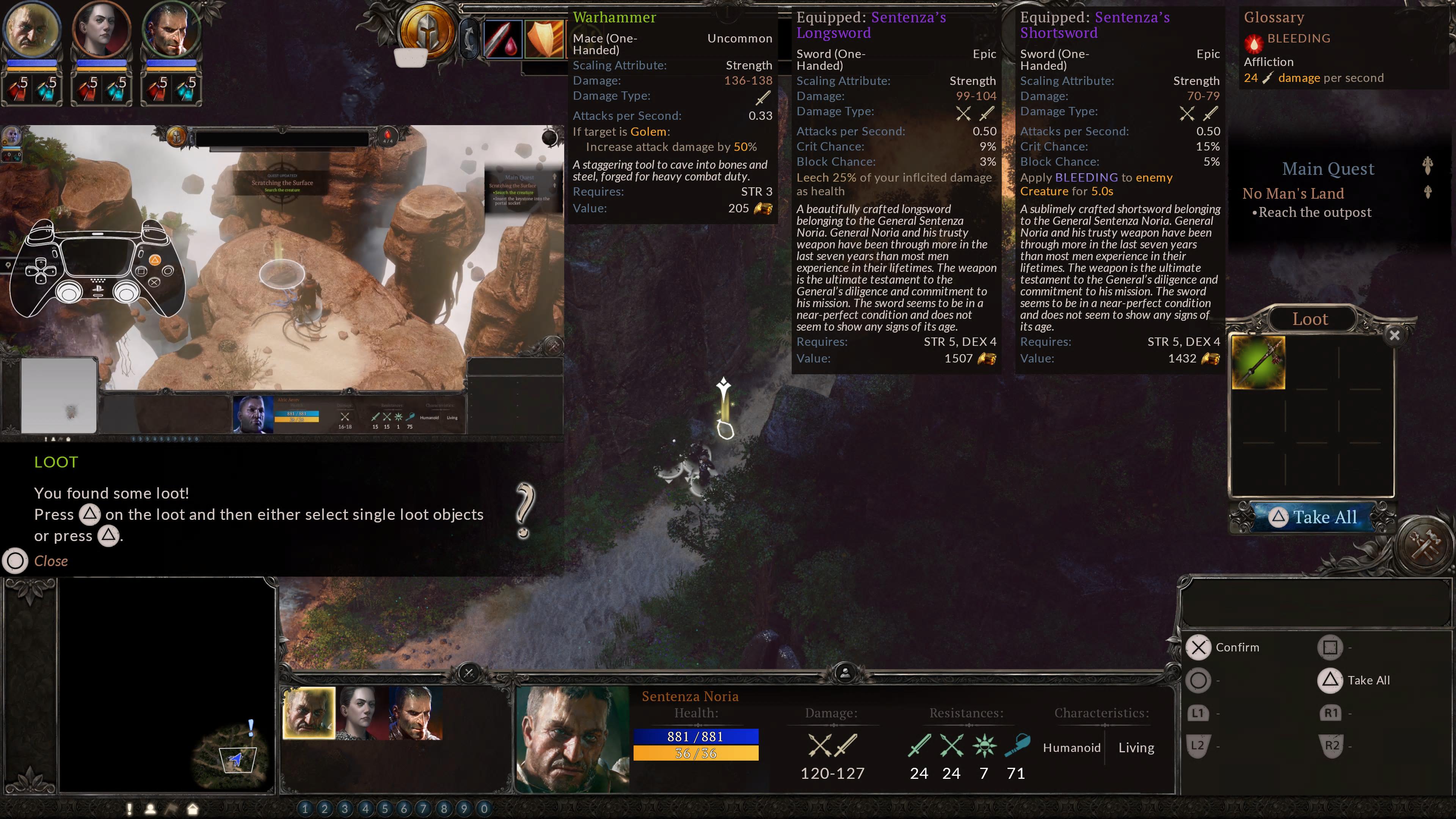Toggle the weapon swap arrows button
The width and height of the screenshot is (1456, 819).
click(x=469, y=38)
